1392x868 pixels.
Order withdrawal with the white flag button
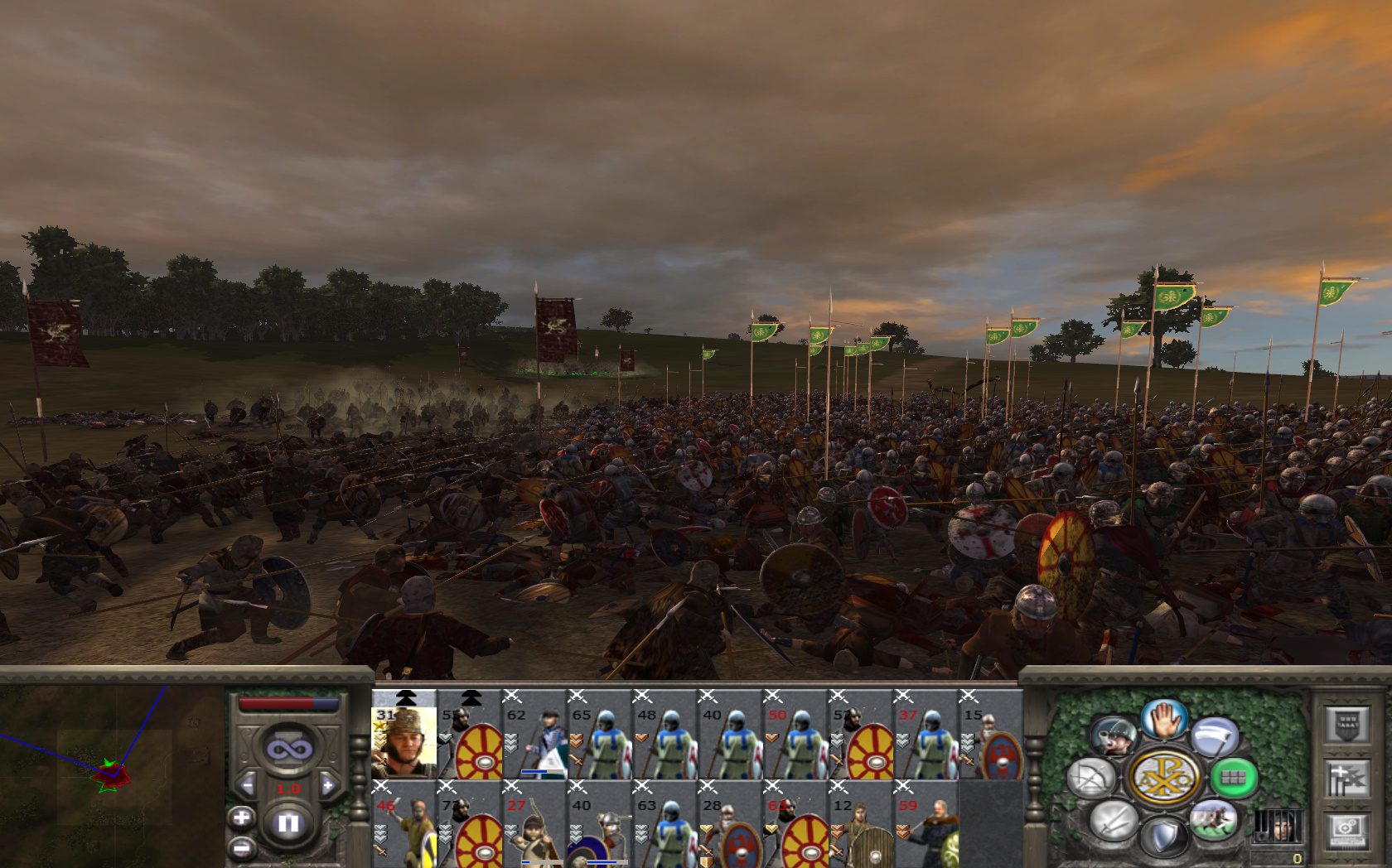(1215, 736)
